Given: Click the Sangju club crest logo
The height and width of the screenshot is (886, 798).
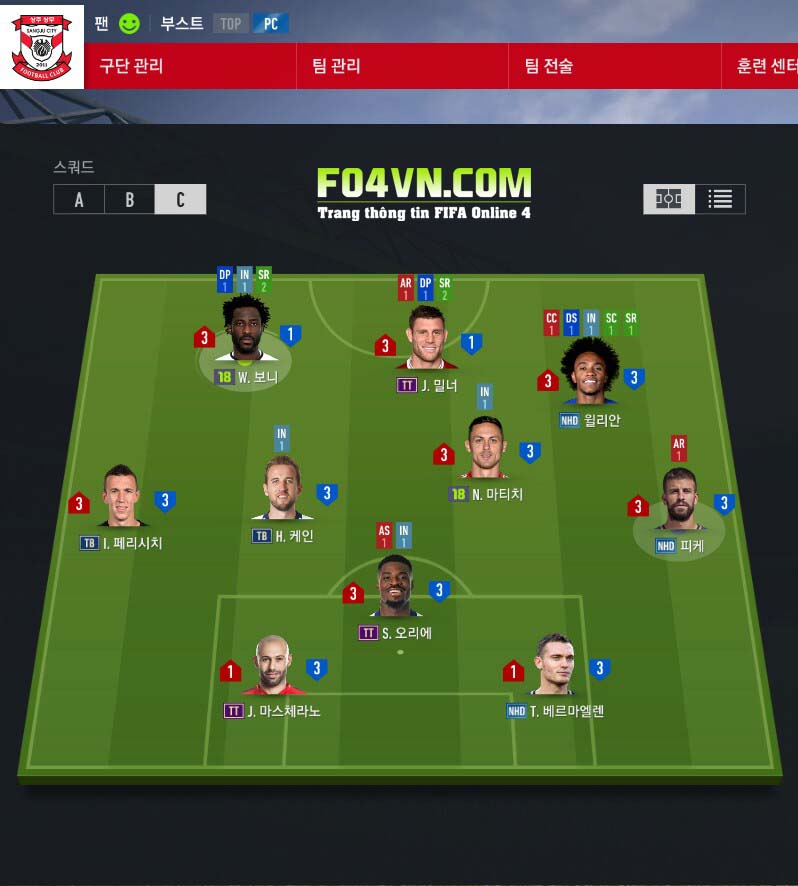Looking at the screenshot, I should pyautogui.click(x=41, y=45).
